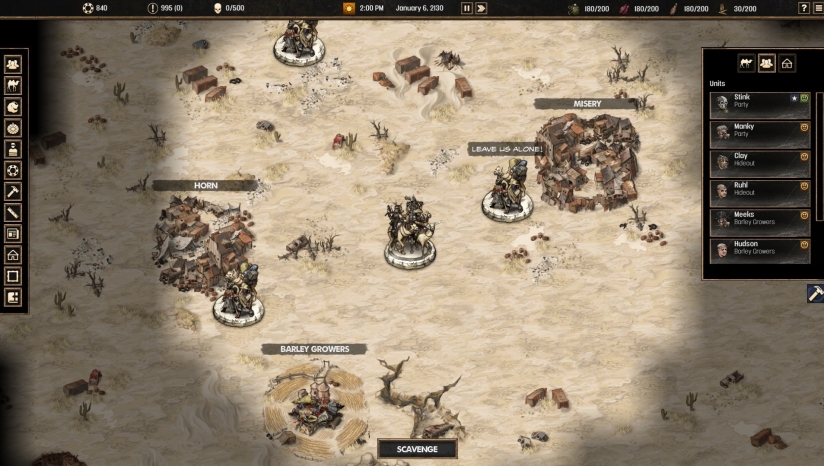Open the camel icon in the left toolbar
Viewport: 824px width, 466px height.
pyautogui.click(x=14, y=86)
